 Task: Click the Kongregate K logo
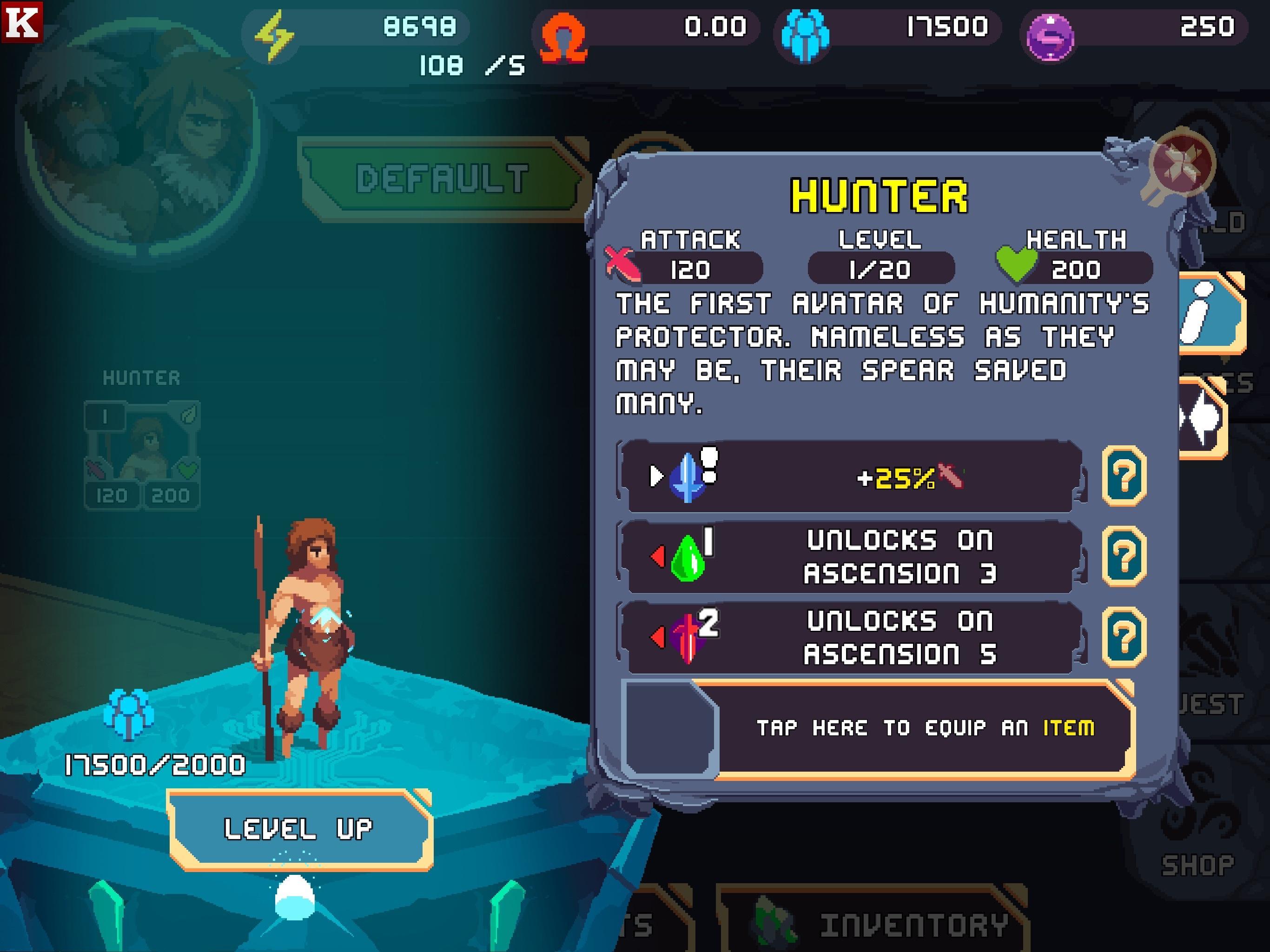[x=22, y=22]
